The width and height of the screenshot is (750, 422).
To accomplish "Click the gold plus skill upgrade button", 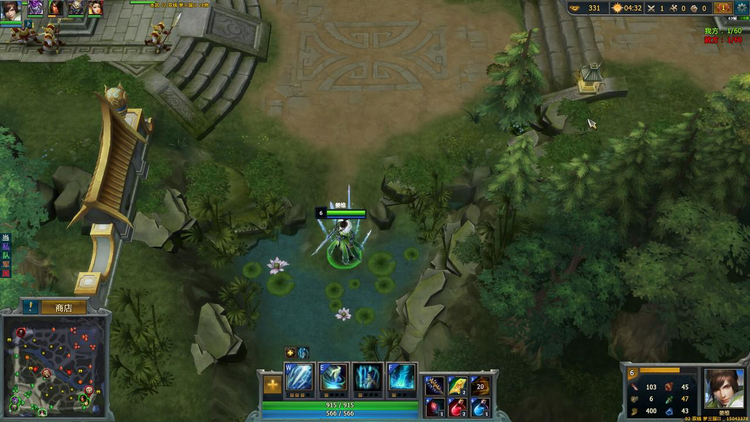I will point(272,385).
